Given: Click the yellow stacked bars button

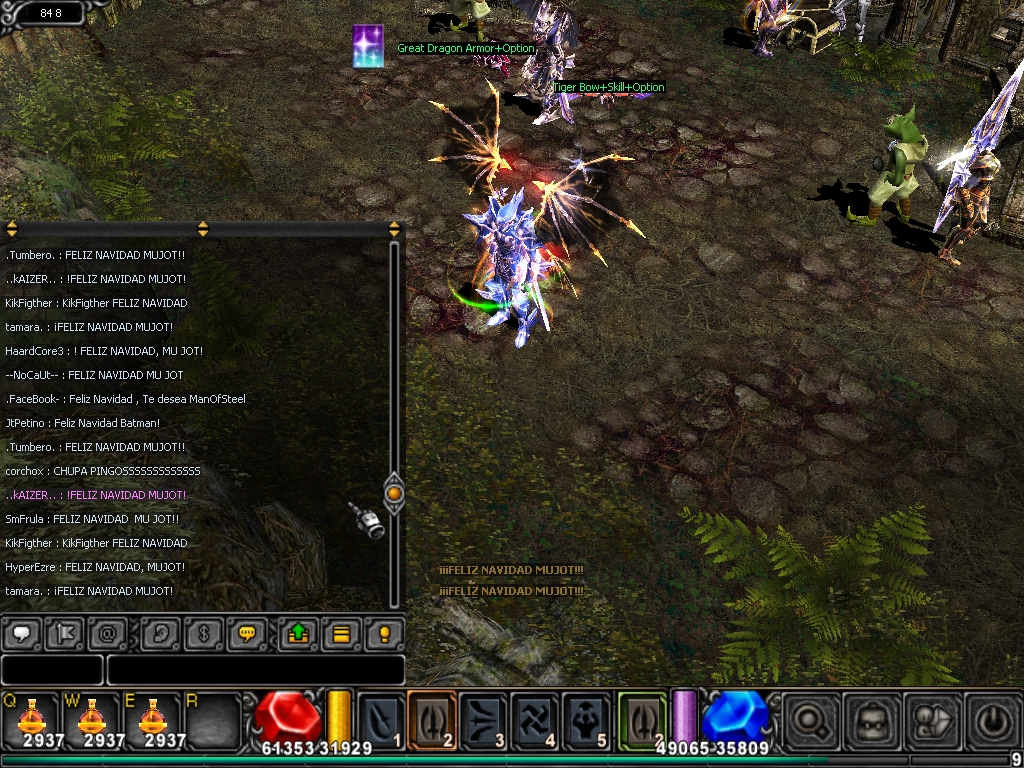Looking at the screenshot, I should 341,633.
